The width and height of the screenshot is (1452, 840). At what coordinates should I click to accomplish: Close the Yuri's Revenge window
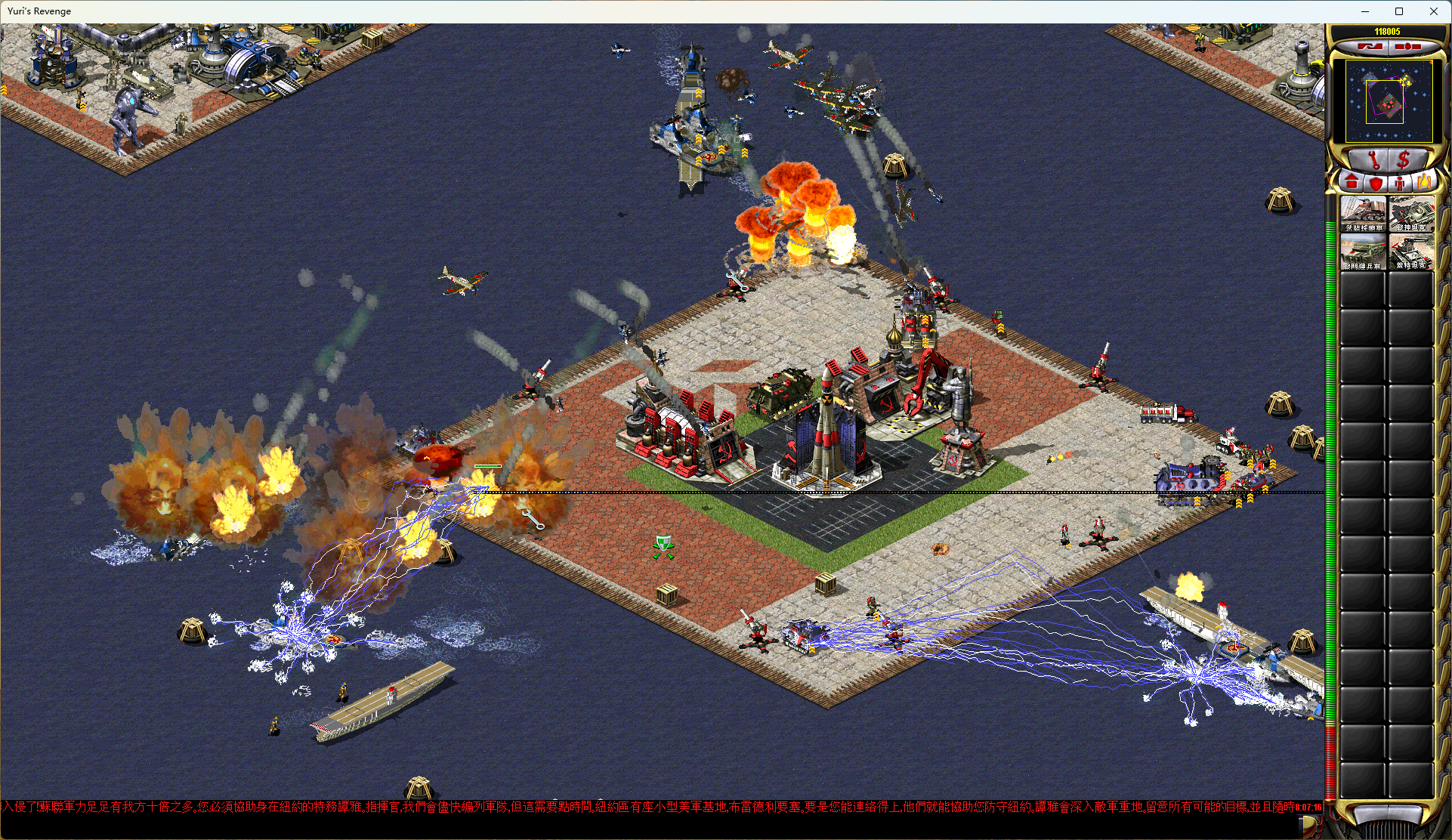pyautogui.click(x=1434, y=11)
